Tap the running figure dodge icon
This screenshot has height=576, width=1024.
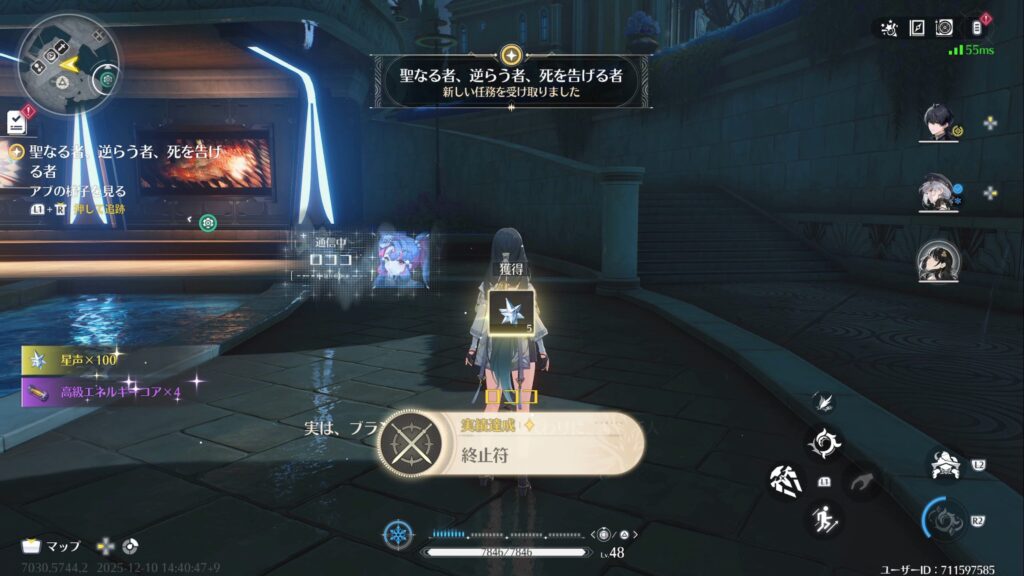[826, 518]
